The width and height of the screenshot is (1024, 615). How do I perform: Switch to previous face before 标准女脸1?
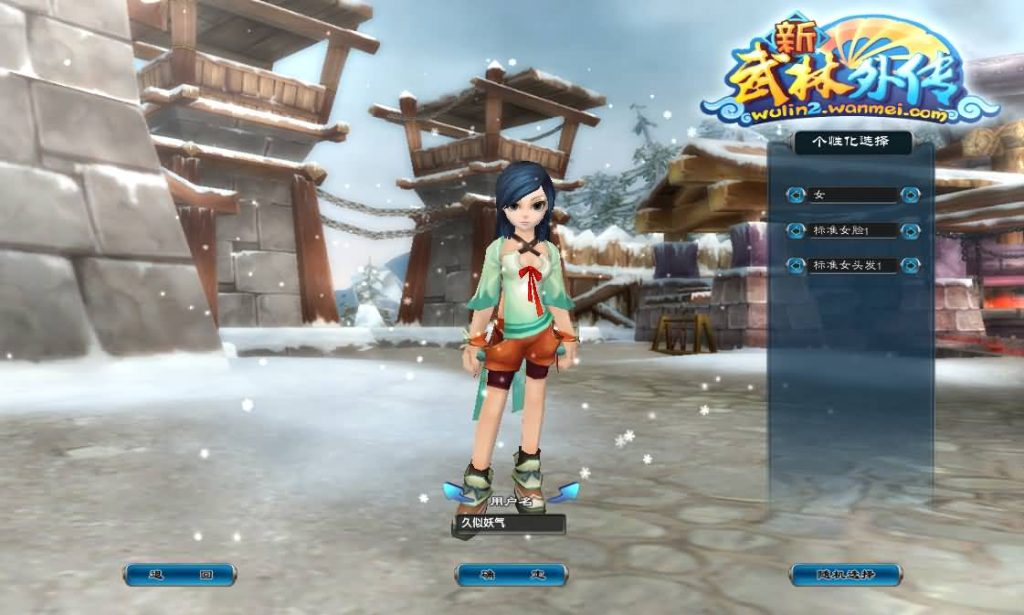click(x=796, y=231)
